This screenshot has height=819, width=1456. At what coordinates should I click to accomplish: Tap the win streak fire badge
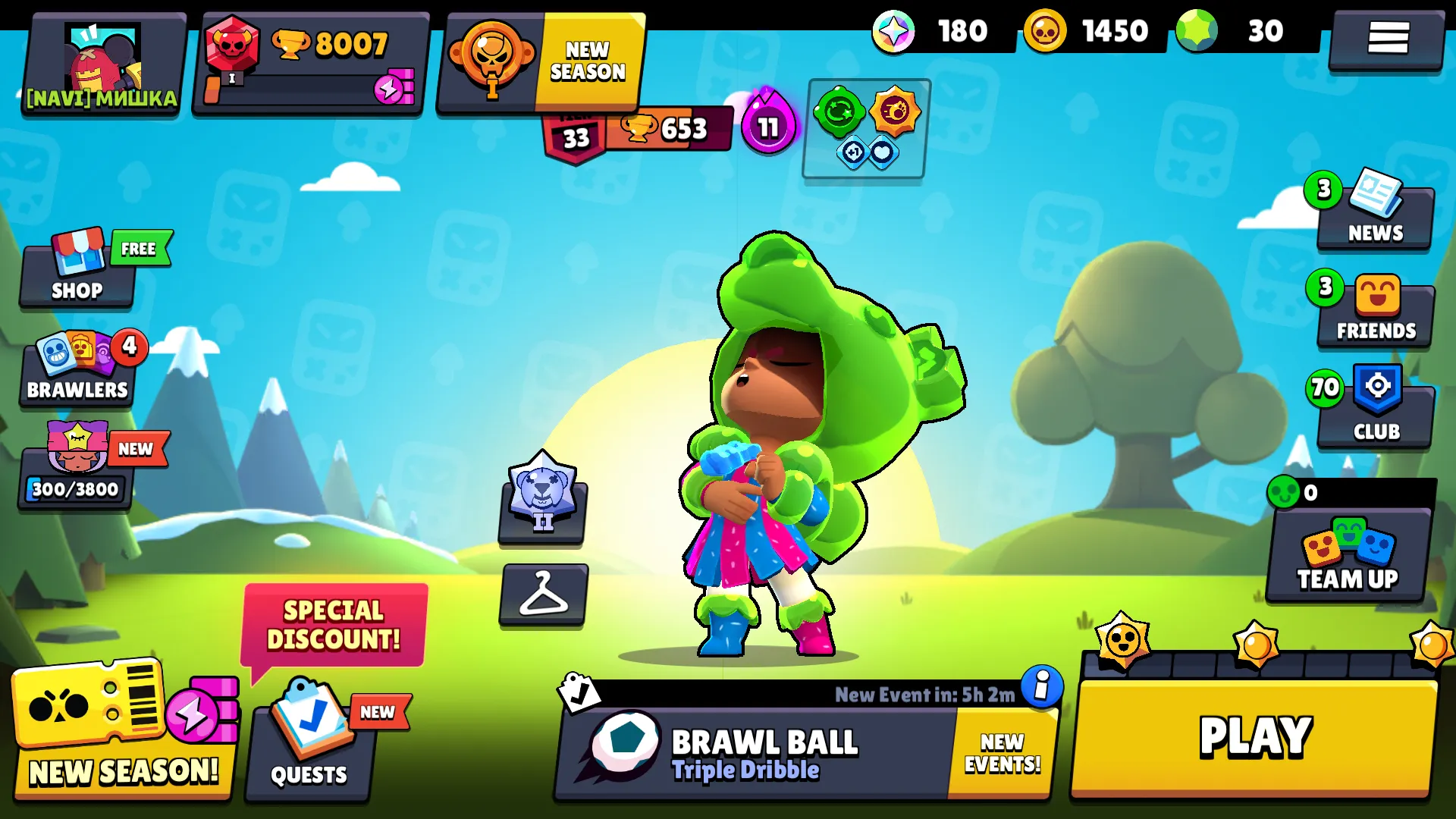click(768, 126)
